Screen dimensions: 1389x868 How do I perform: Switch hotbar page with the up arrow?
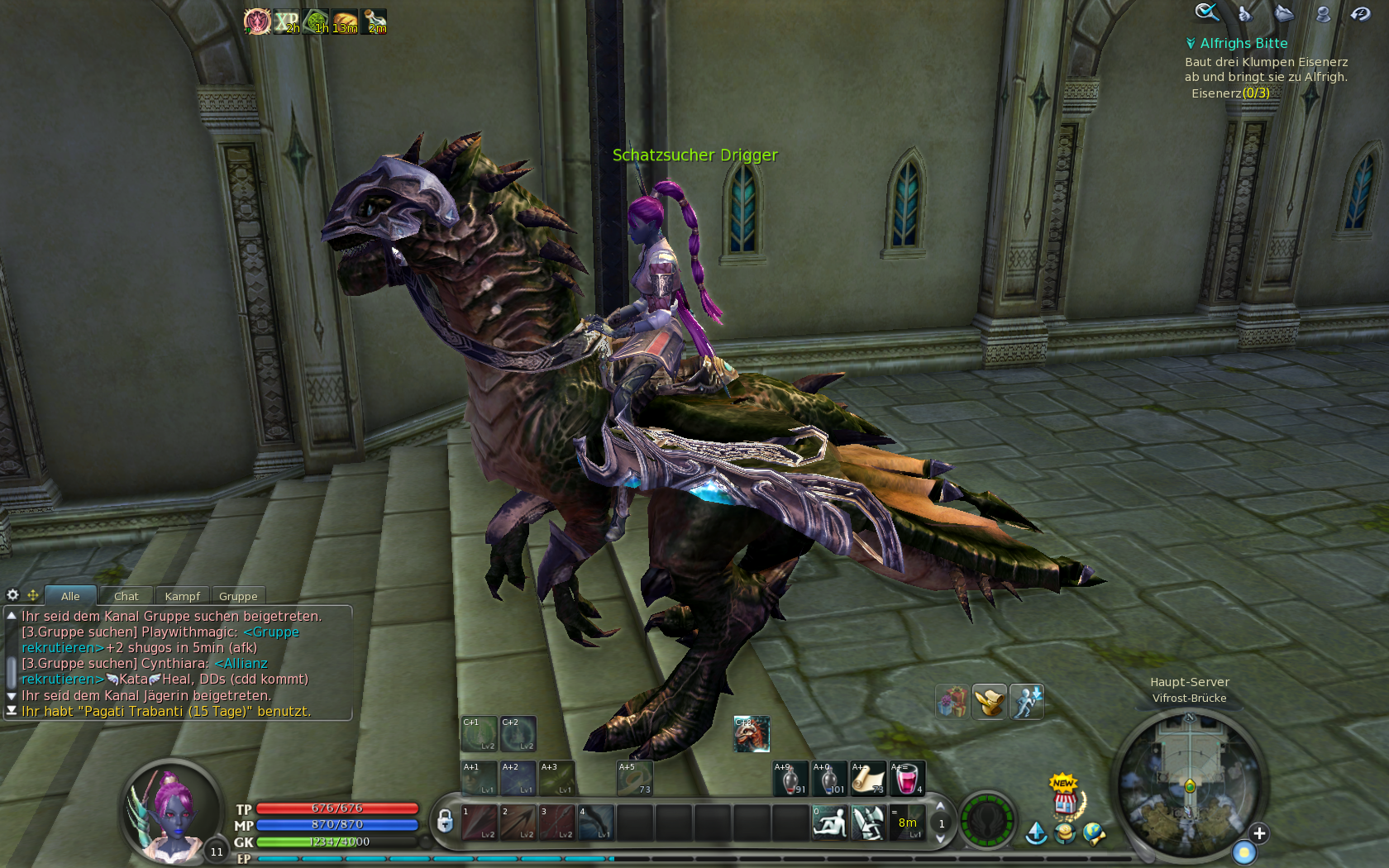click(x=940, y=807)
